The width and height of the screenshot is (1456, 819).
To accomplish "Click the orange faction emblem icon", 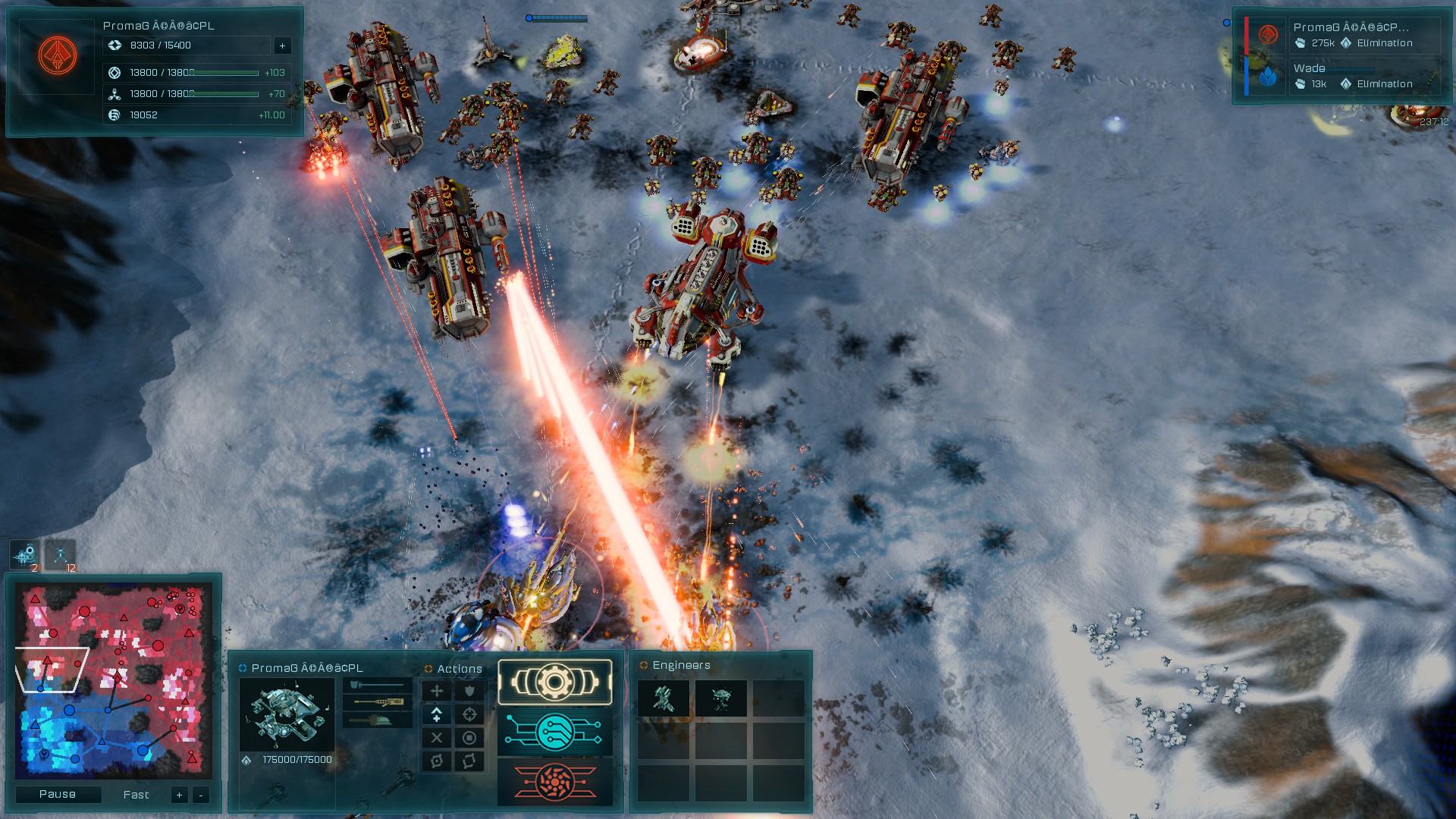I will 56,55.
